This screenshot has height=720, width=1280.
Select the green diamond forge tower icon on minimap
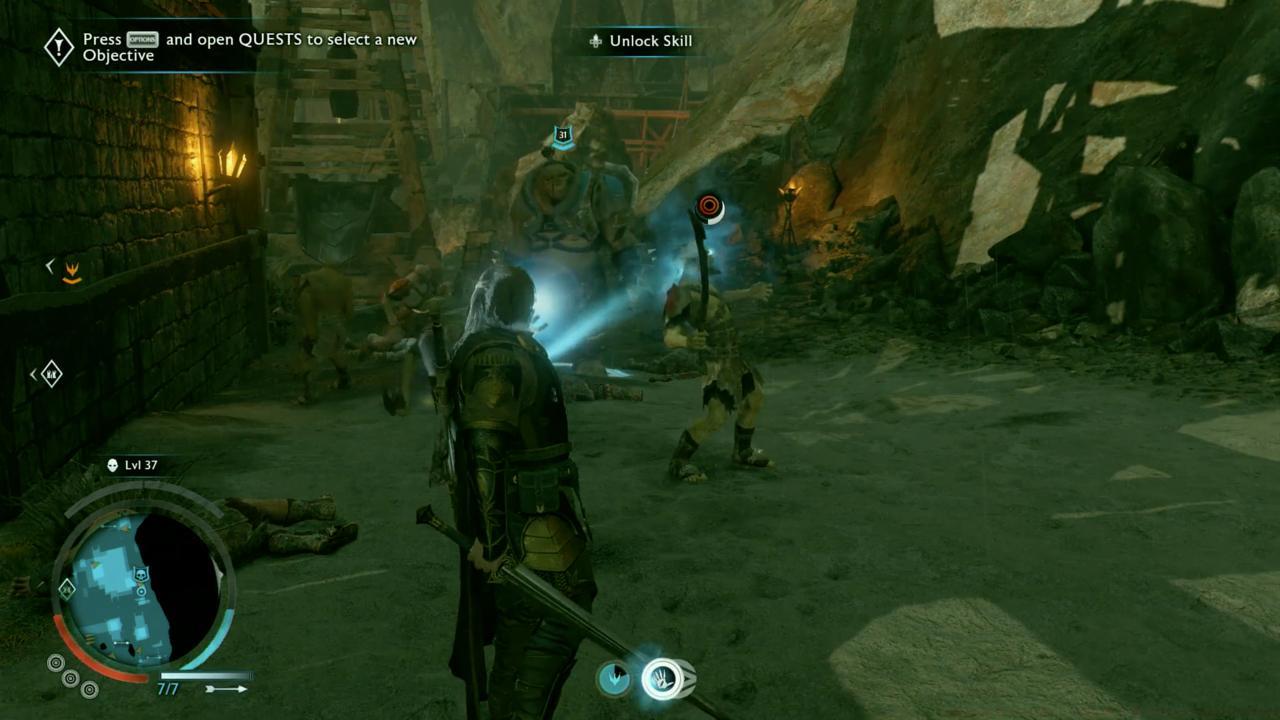tap(66, 591)
